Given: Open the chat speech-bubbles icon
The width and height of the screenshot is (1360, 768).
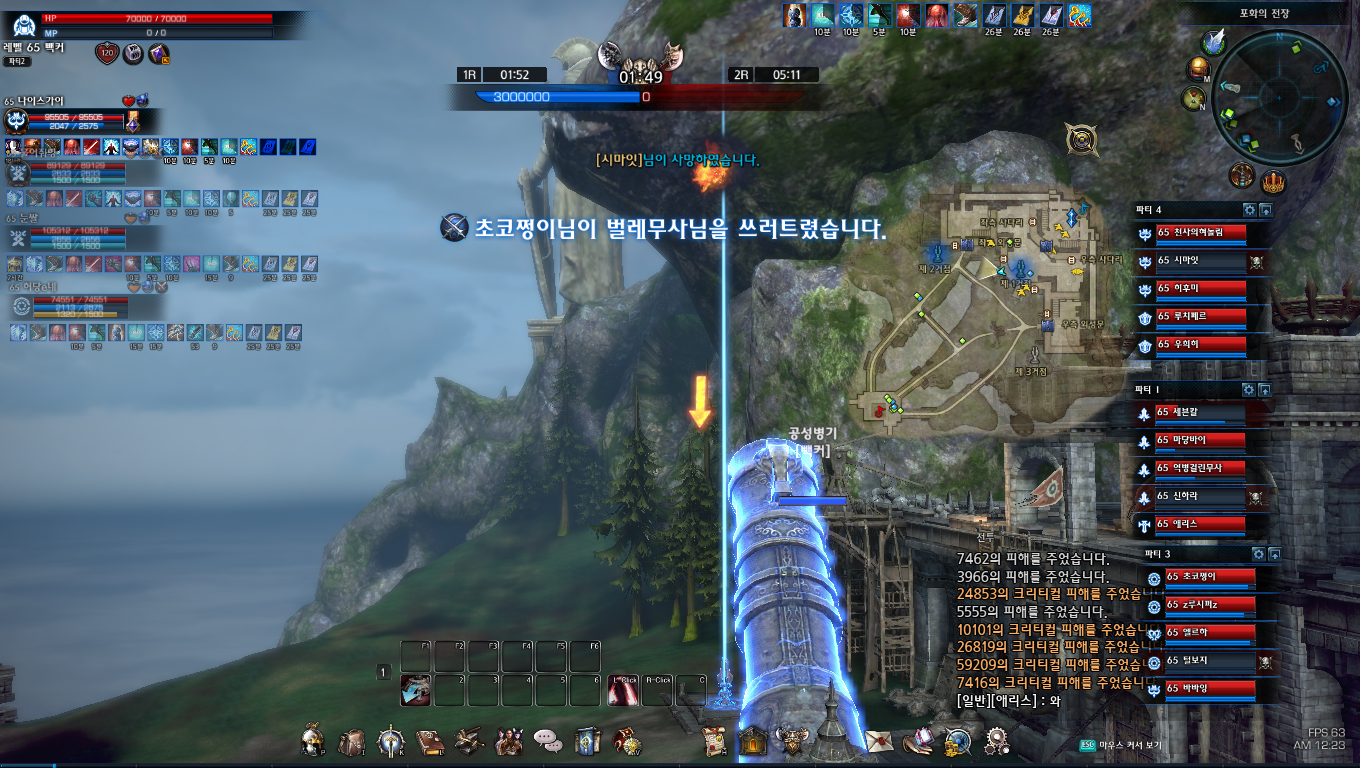Looking at the screenshot, I should click(546, 741).
